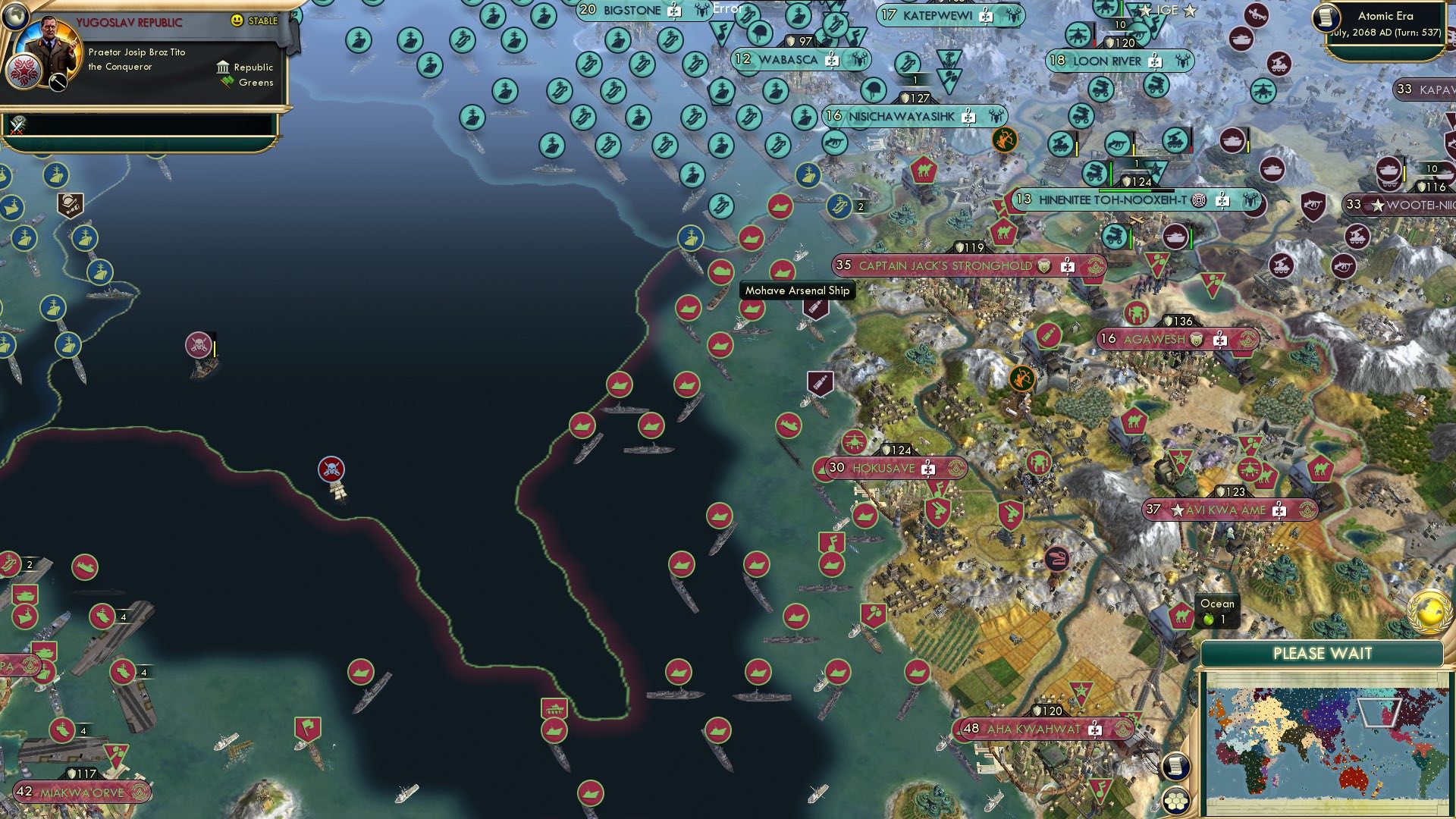Viewport: 1456px width, 819px height.
Task: Click the hammer icon on Tito's portrait
Action: pos(58,82)
